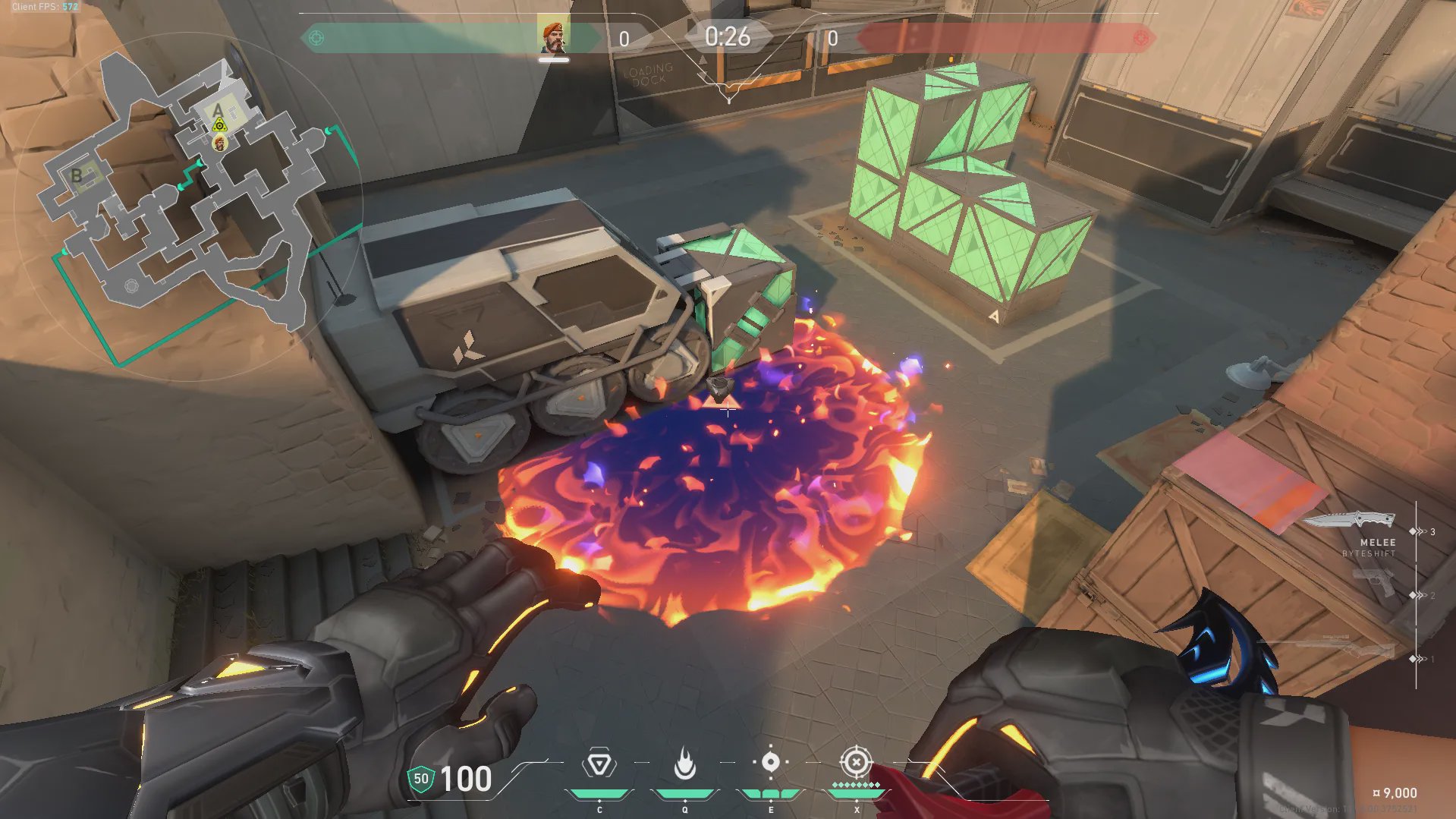The image size is (1456, 819).
Task: Click the B site marker on minimap
Action: [x=77, y=176]
